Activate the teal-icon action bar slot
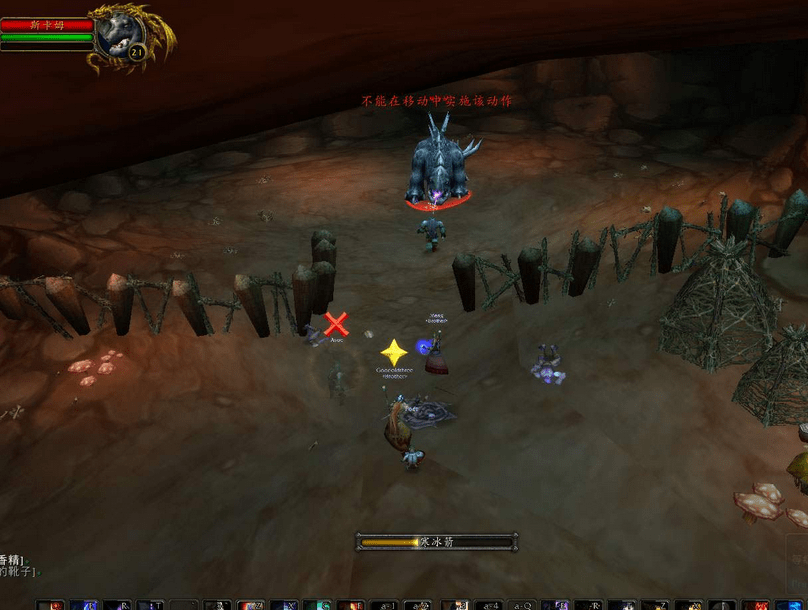The width and height of the screenshot is (808, 610). (x=317, y=605)
